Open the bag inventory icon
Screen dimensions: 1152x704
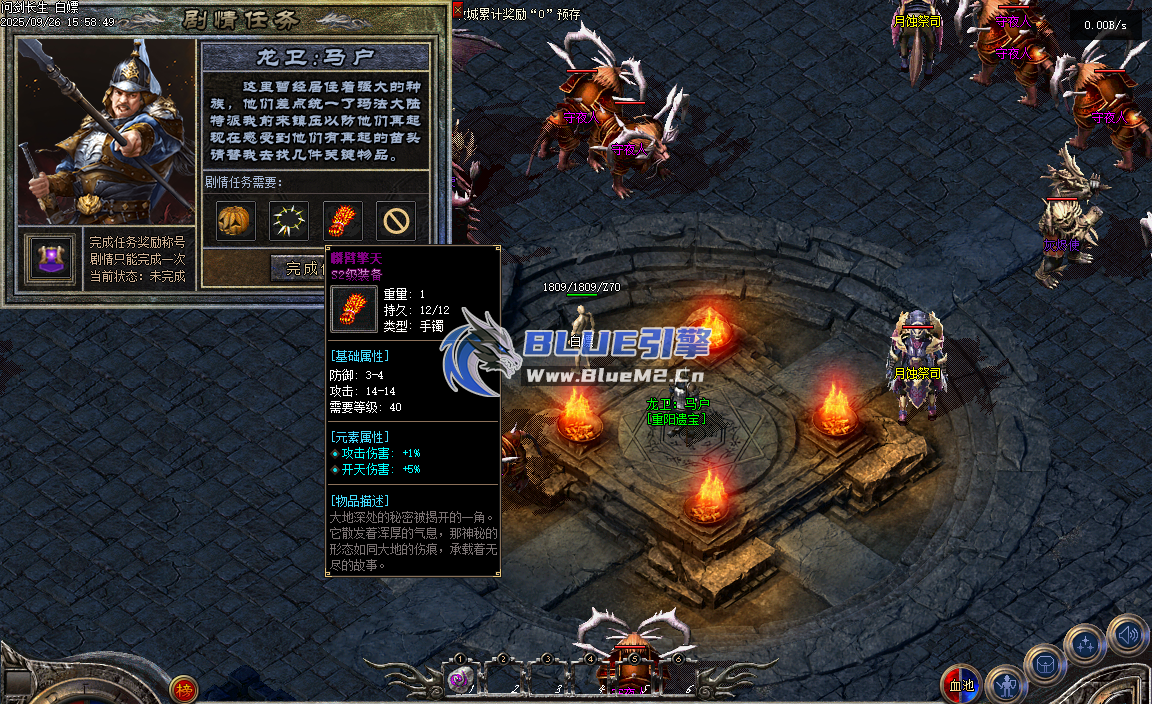(x=1045, y=663)
